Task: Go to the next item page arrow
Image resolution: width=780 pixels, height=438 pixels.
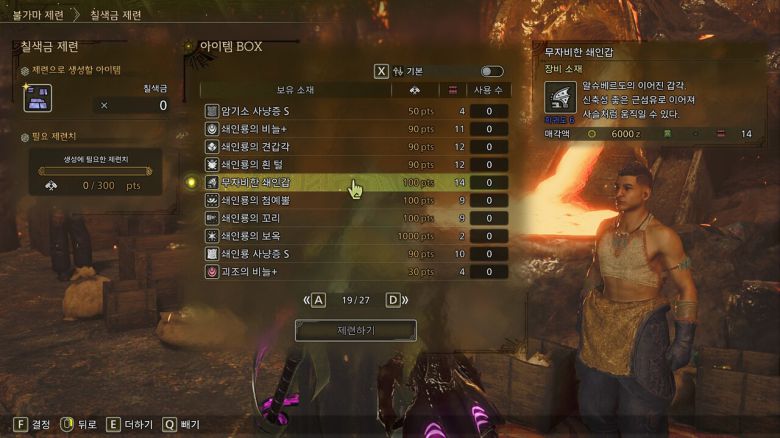Action: 393,299
